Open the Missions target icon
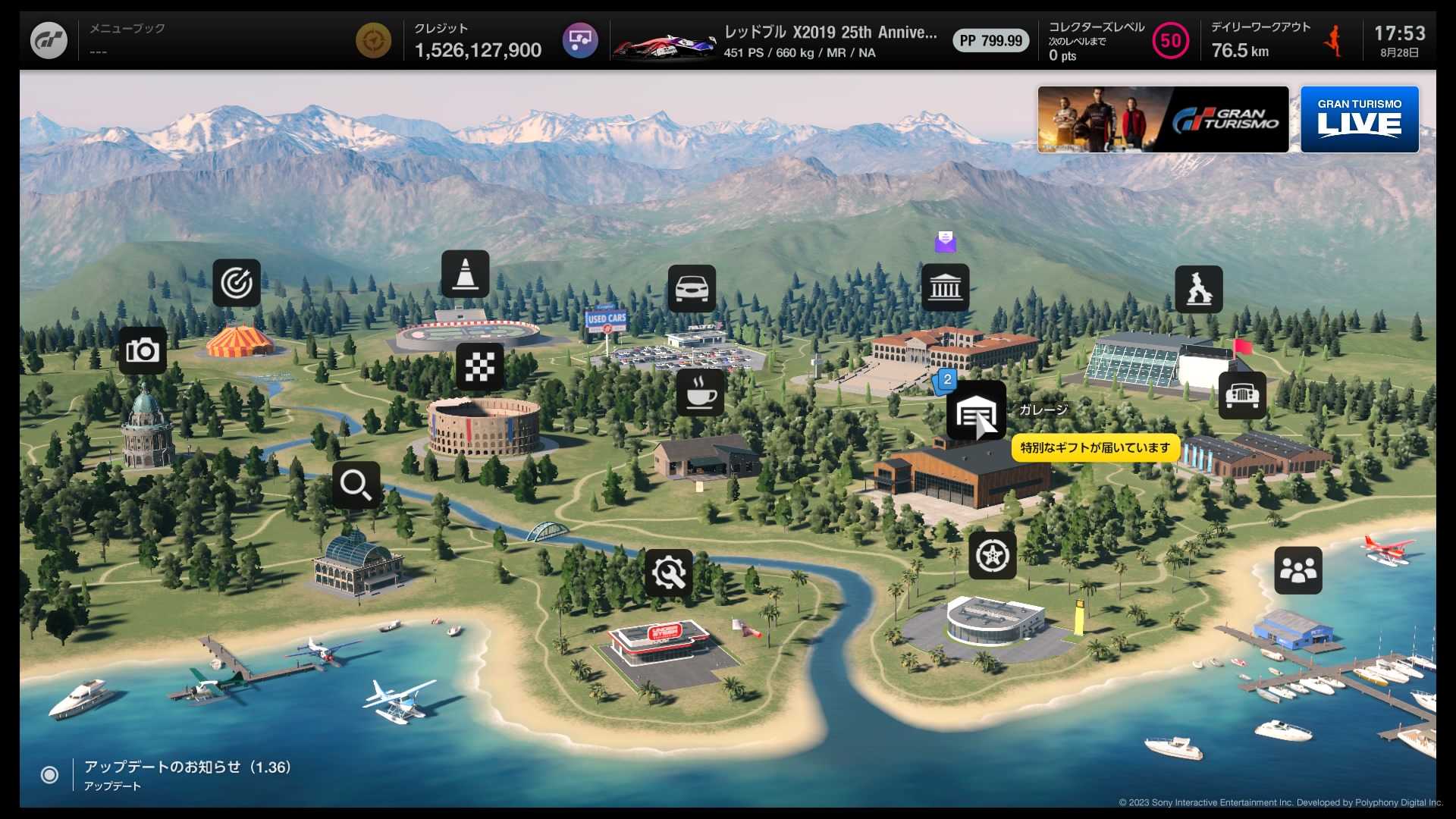The width and height of the screenshot is (1456, 819). 237,283
